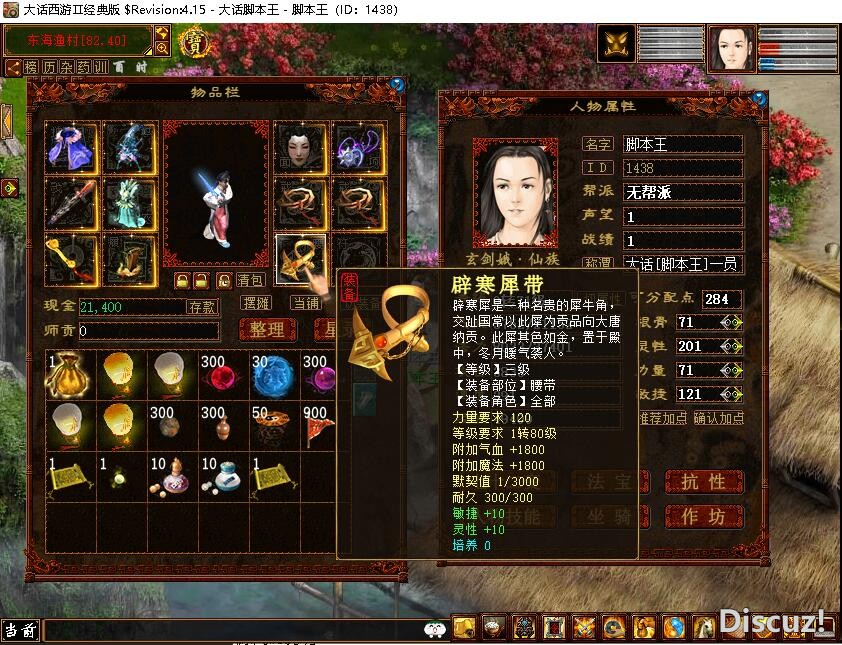The height and width of the screenshot is (645, 842).
Task: Open the 摆摊 stall button
Action: point(257,303)
